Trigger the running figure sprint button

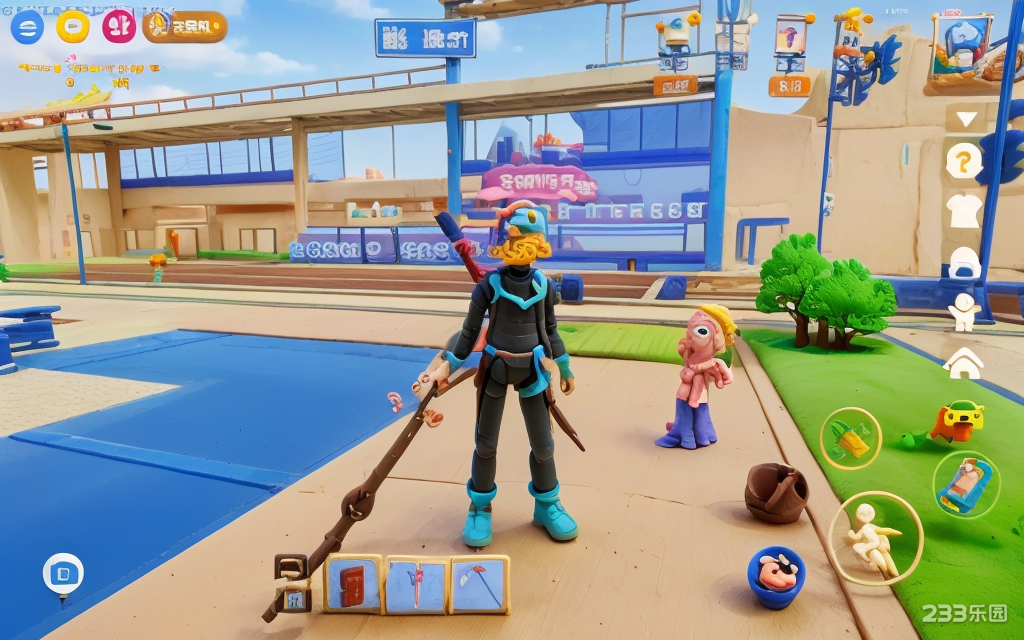coord(875,539)
